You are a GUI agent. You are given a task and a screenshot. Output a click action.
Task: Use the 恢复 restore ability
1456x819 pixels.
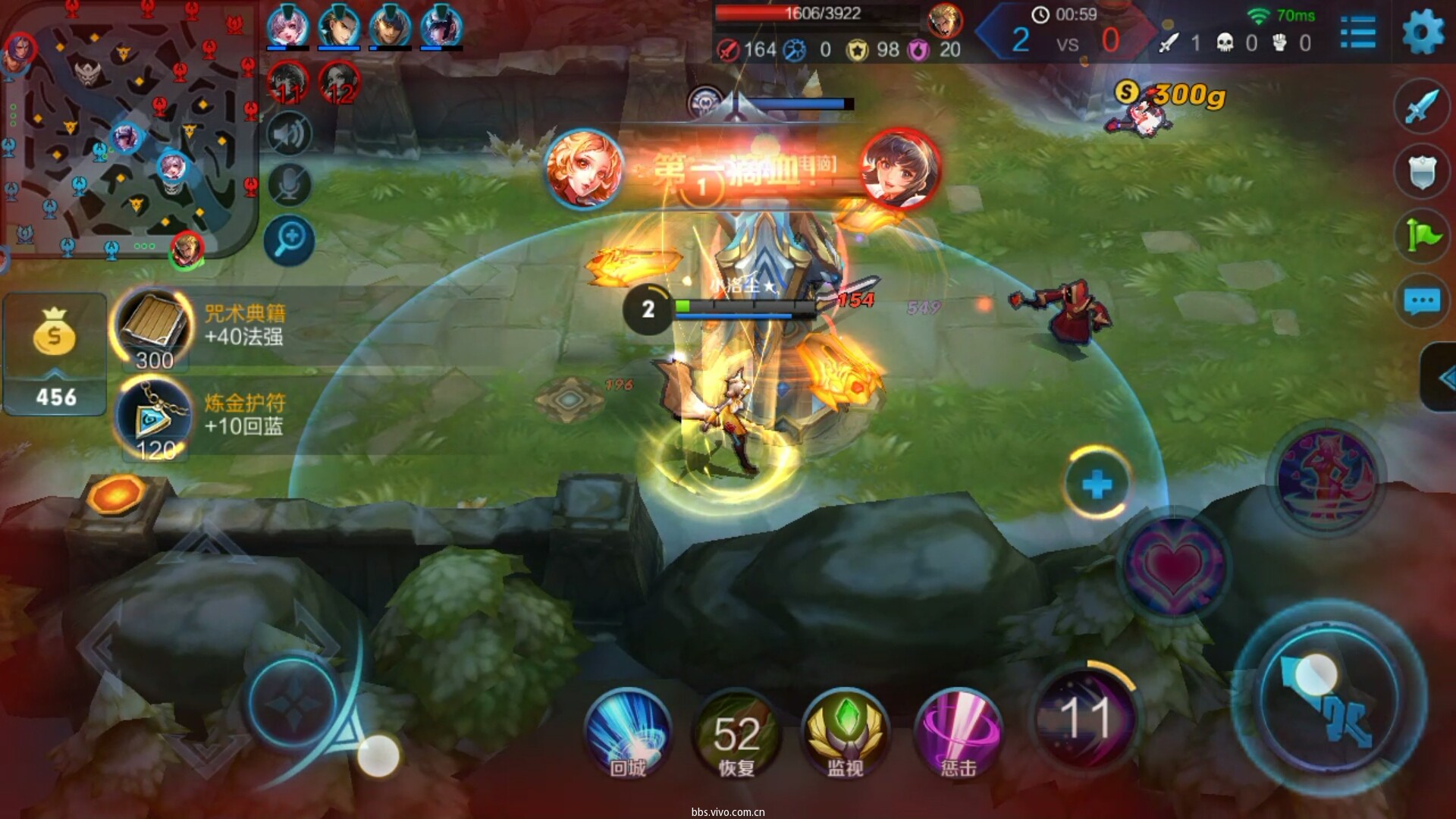tap(736, 733)
